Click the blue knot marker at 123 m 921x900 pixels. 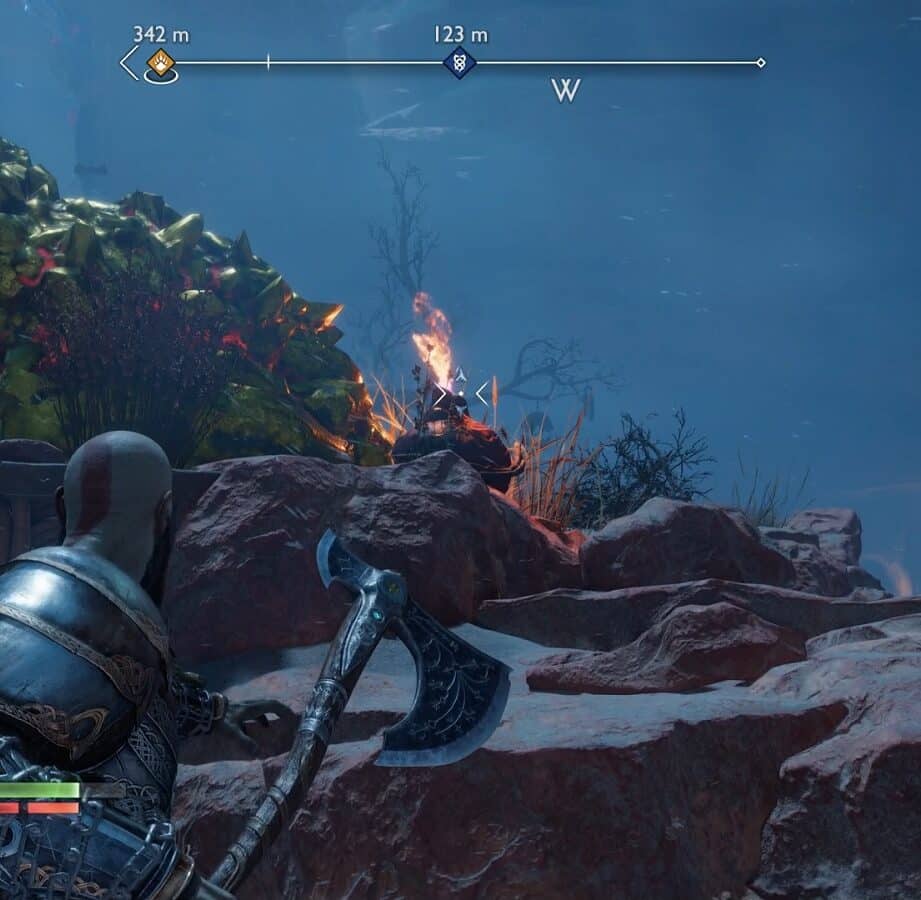point(459,63)
